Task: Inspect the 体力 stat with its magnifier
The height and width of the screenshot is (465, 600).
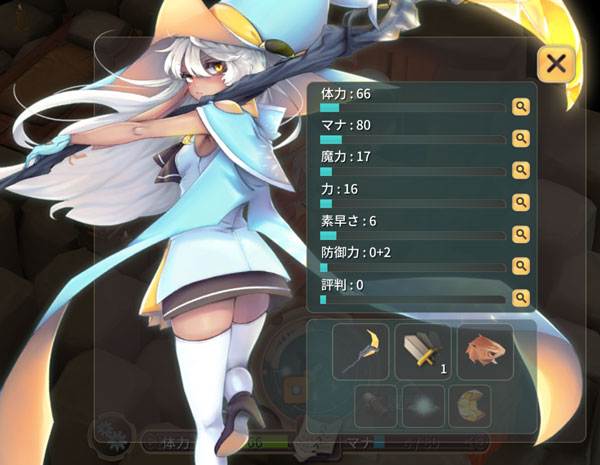Action: 520,105
